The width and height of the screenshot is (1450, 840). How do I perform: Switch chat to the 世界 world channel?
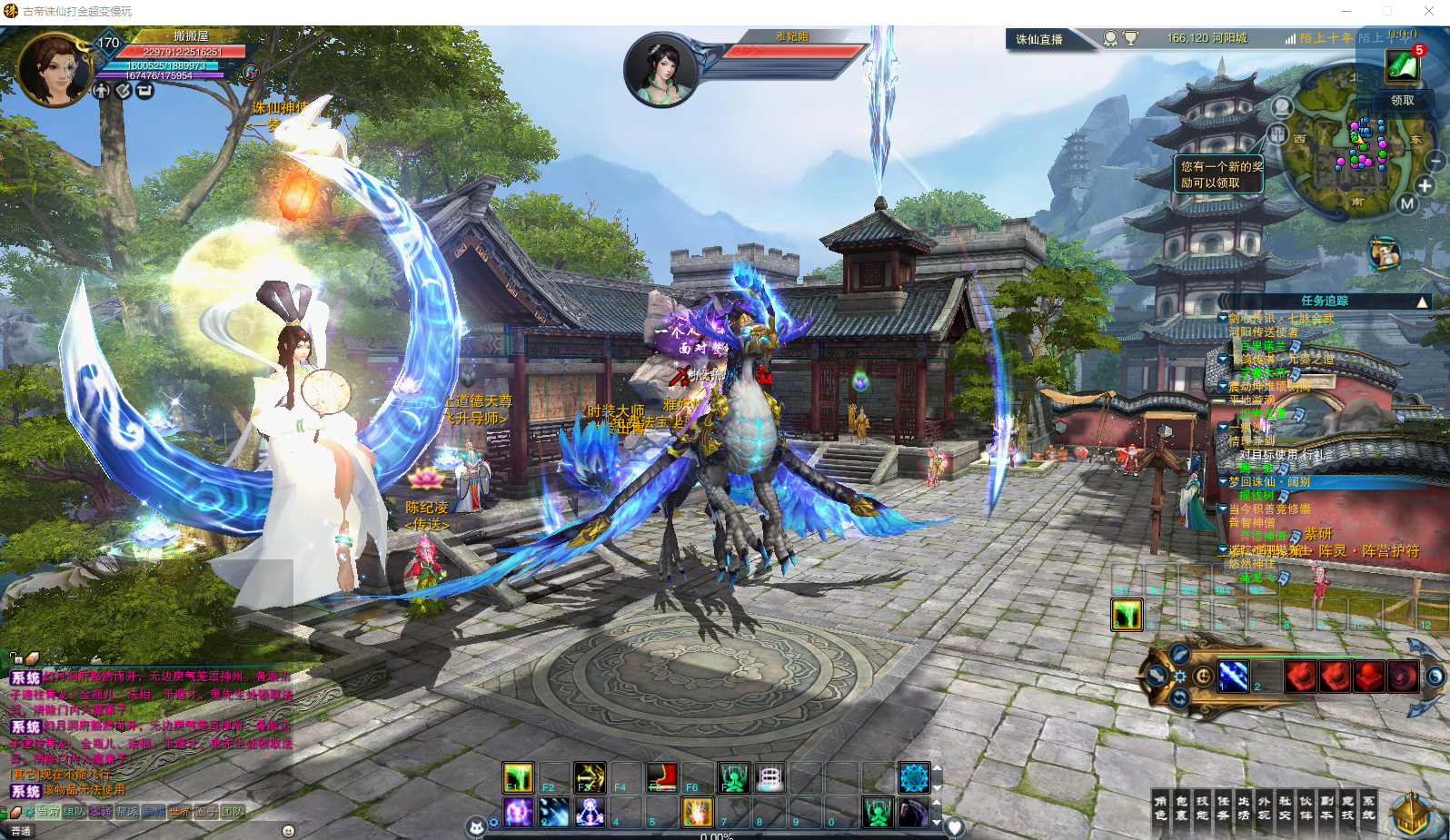point(180,811)
